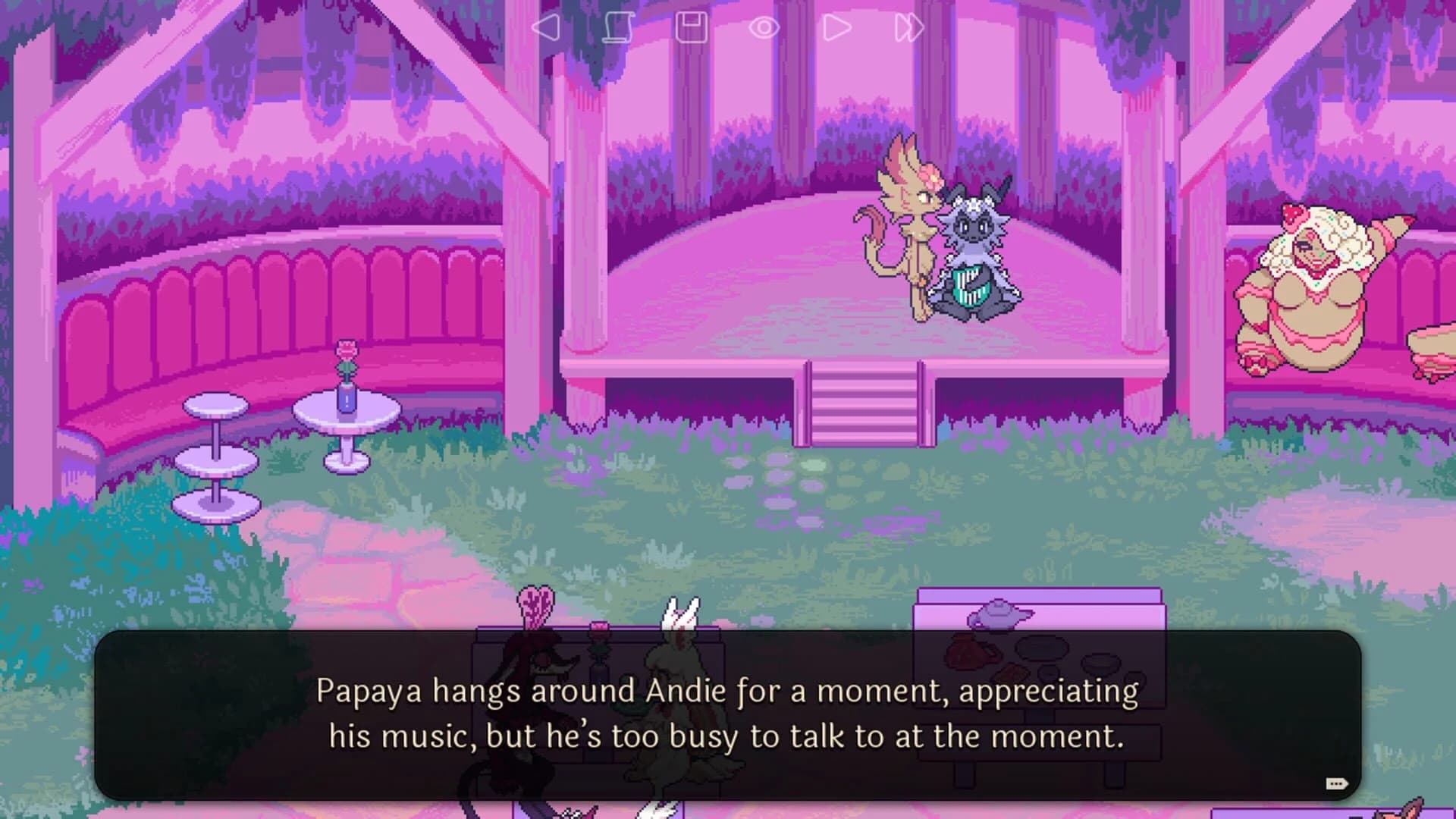Toggle skip mode with the double-arrow icon
The image size is (1456, 819).
908,27
